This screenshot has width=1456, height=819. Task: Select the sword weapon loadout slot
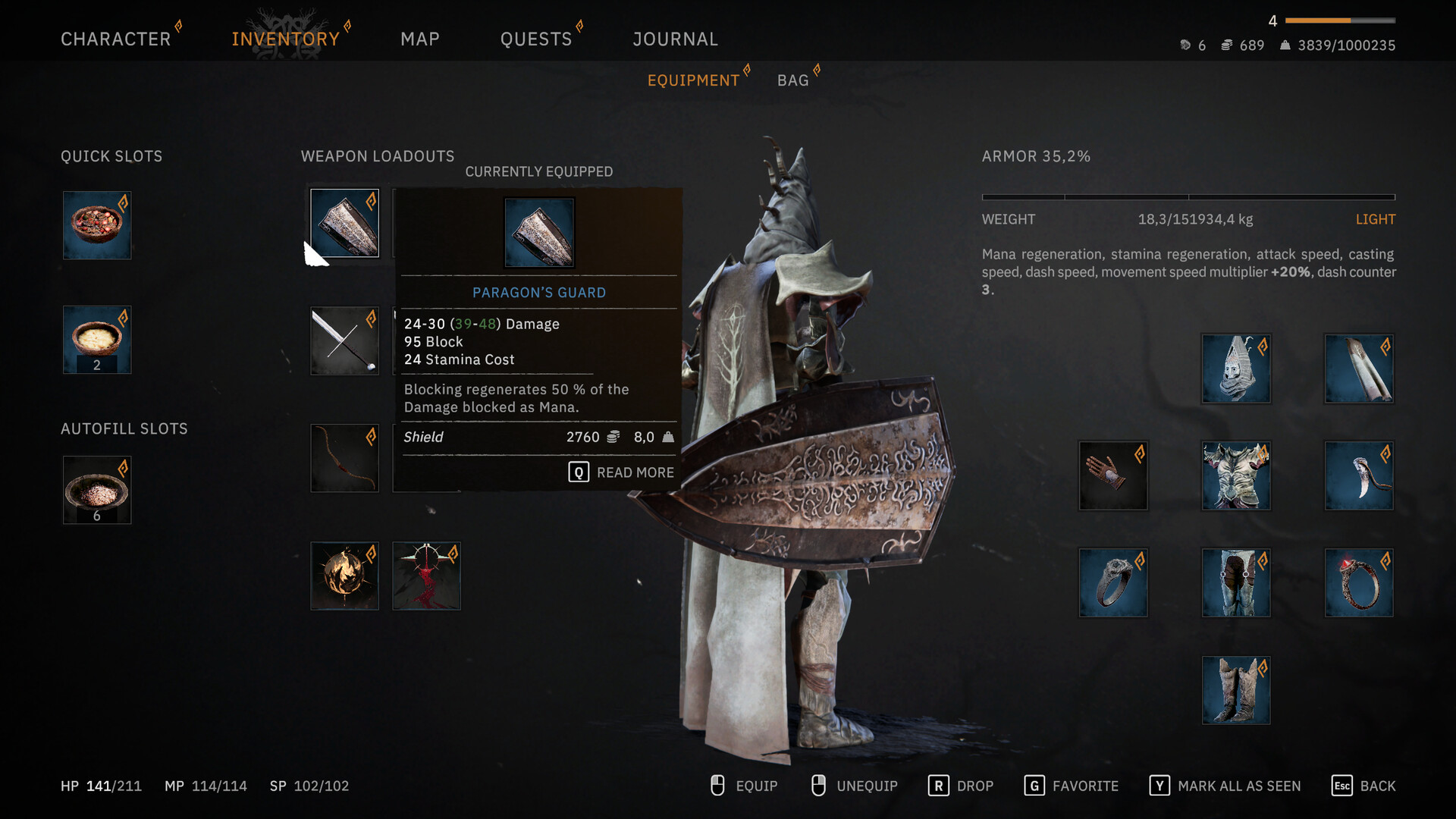click(344, 340)
